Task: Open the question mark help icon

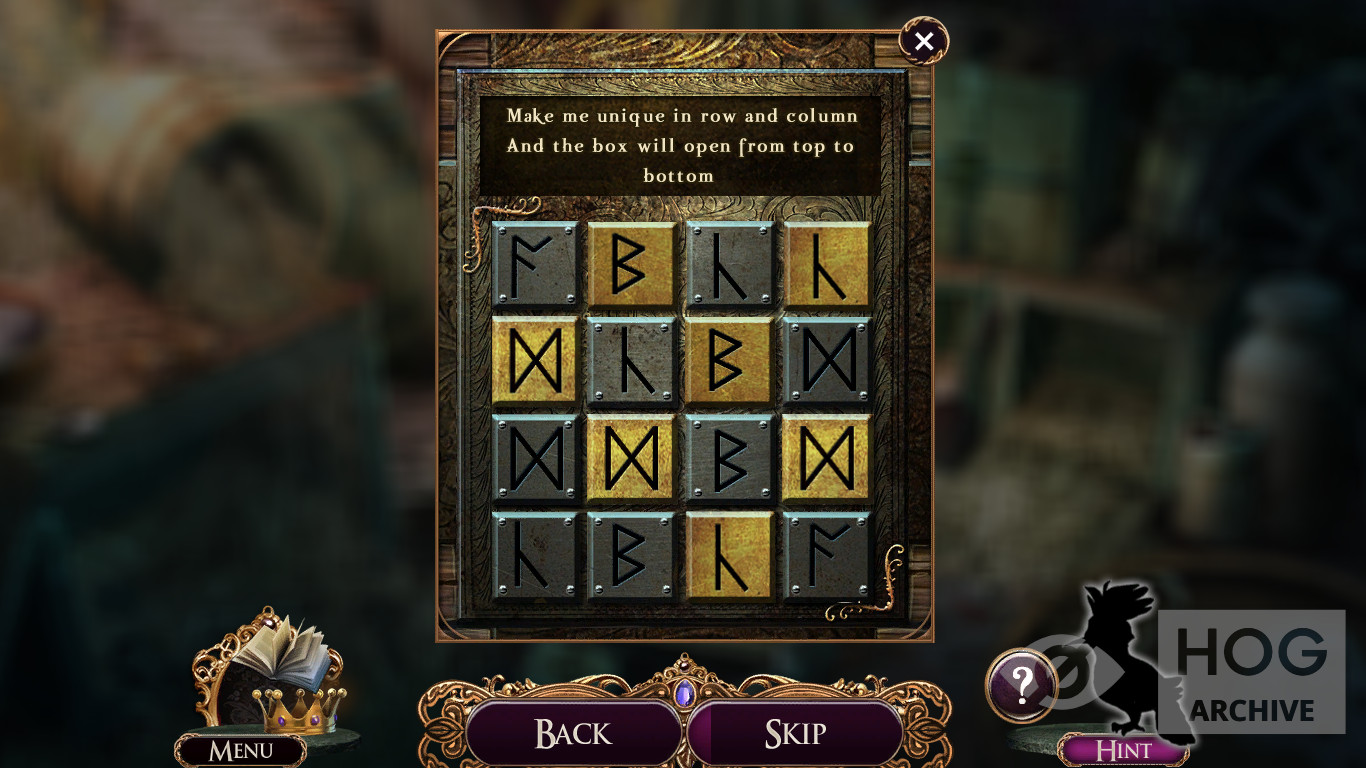Action: pyautogui.click(x=1021, y=685)
